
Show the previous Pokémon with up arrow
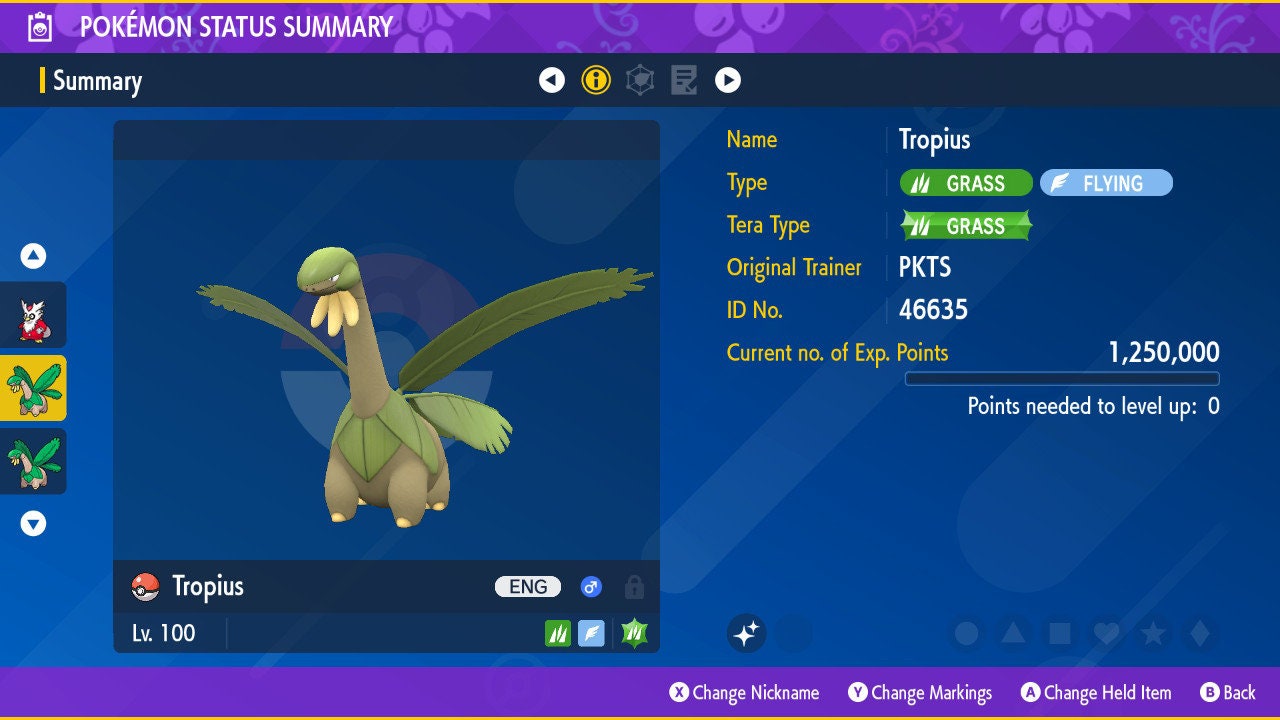click(x=33, y=257)
